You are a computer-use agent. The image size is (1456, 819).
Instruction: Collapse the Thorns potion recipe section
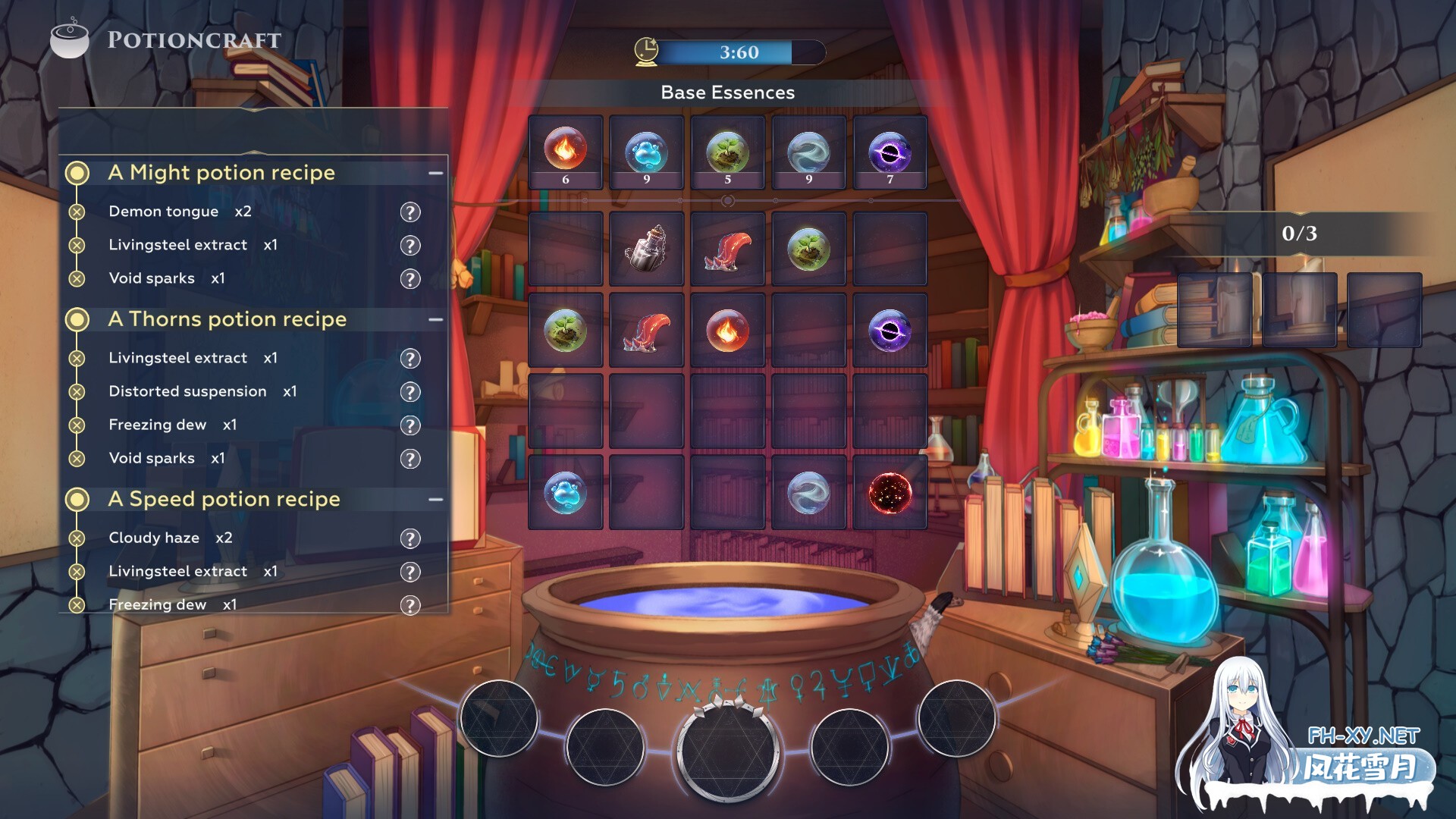coord(435,320)
